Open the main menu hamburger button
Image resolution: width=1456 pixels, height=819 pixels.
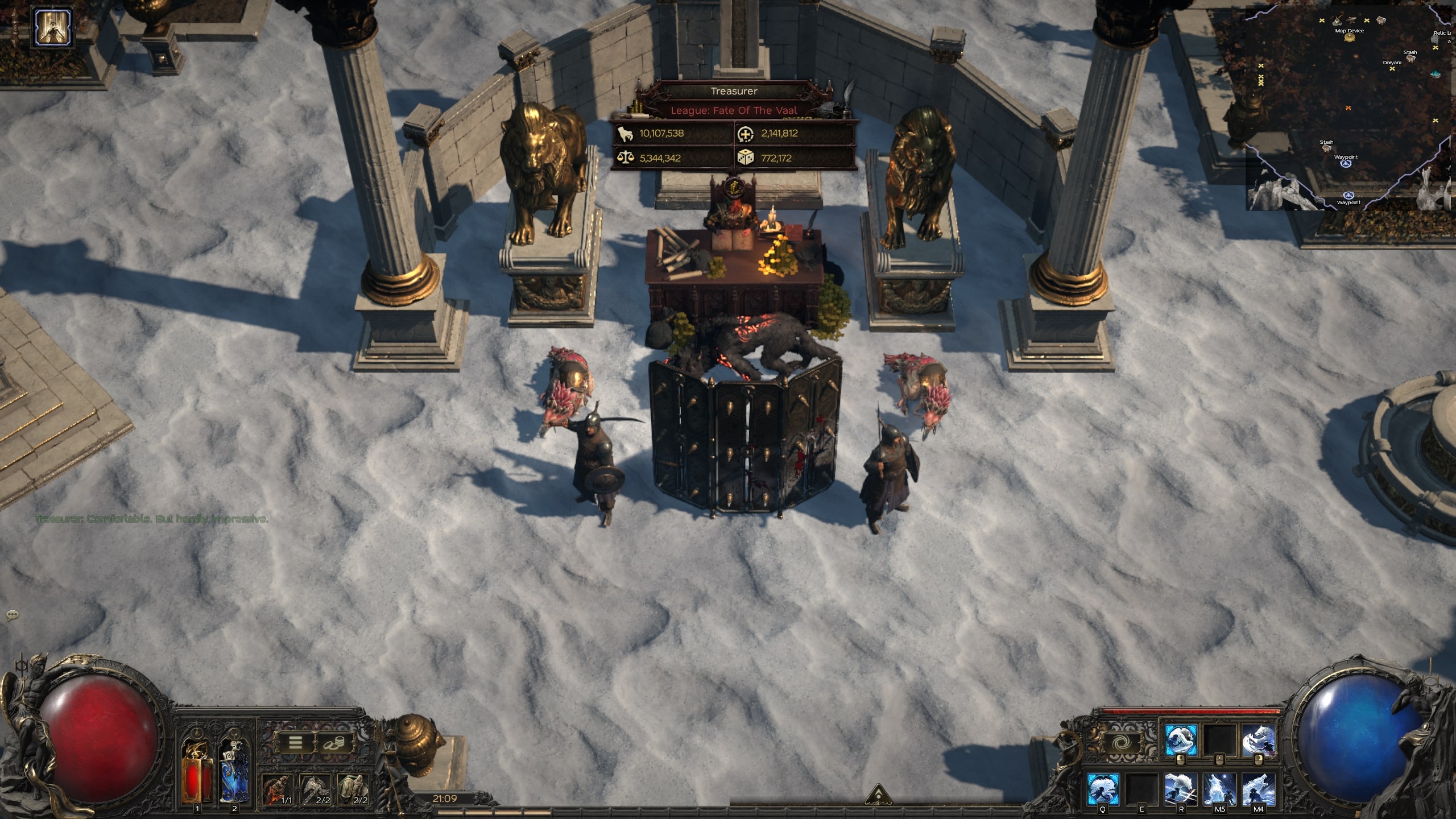point(295,742)
